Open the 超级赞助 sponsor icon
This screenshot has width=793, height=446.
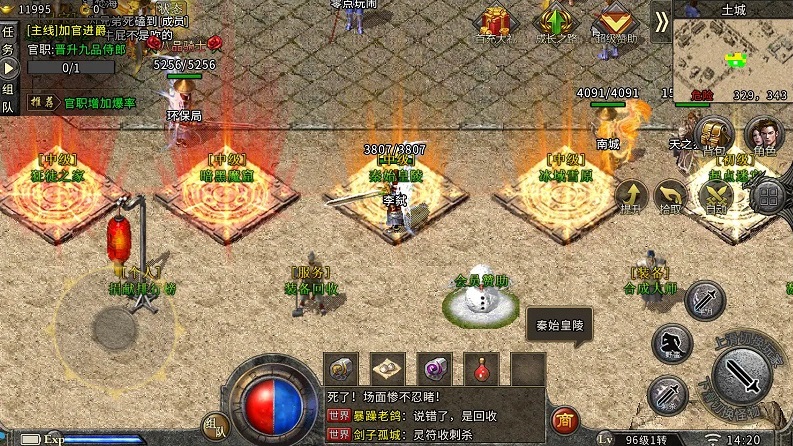pyautogui.click(x=614, y=23)
